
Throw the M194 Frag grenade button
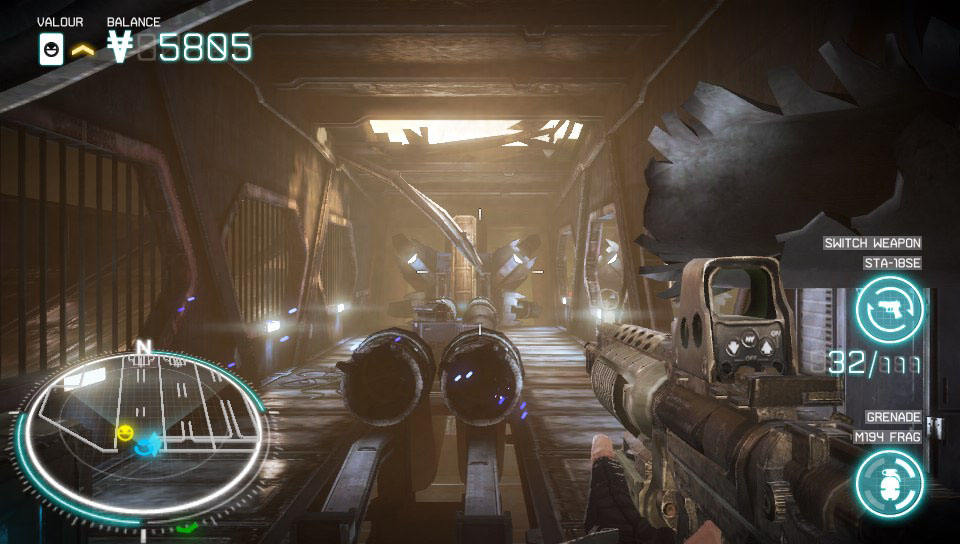click(x=888, y=484)
